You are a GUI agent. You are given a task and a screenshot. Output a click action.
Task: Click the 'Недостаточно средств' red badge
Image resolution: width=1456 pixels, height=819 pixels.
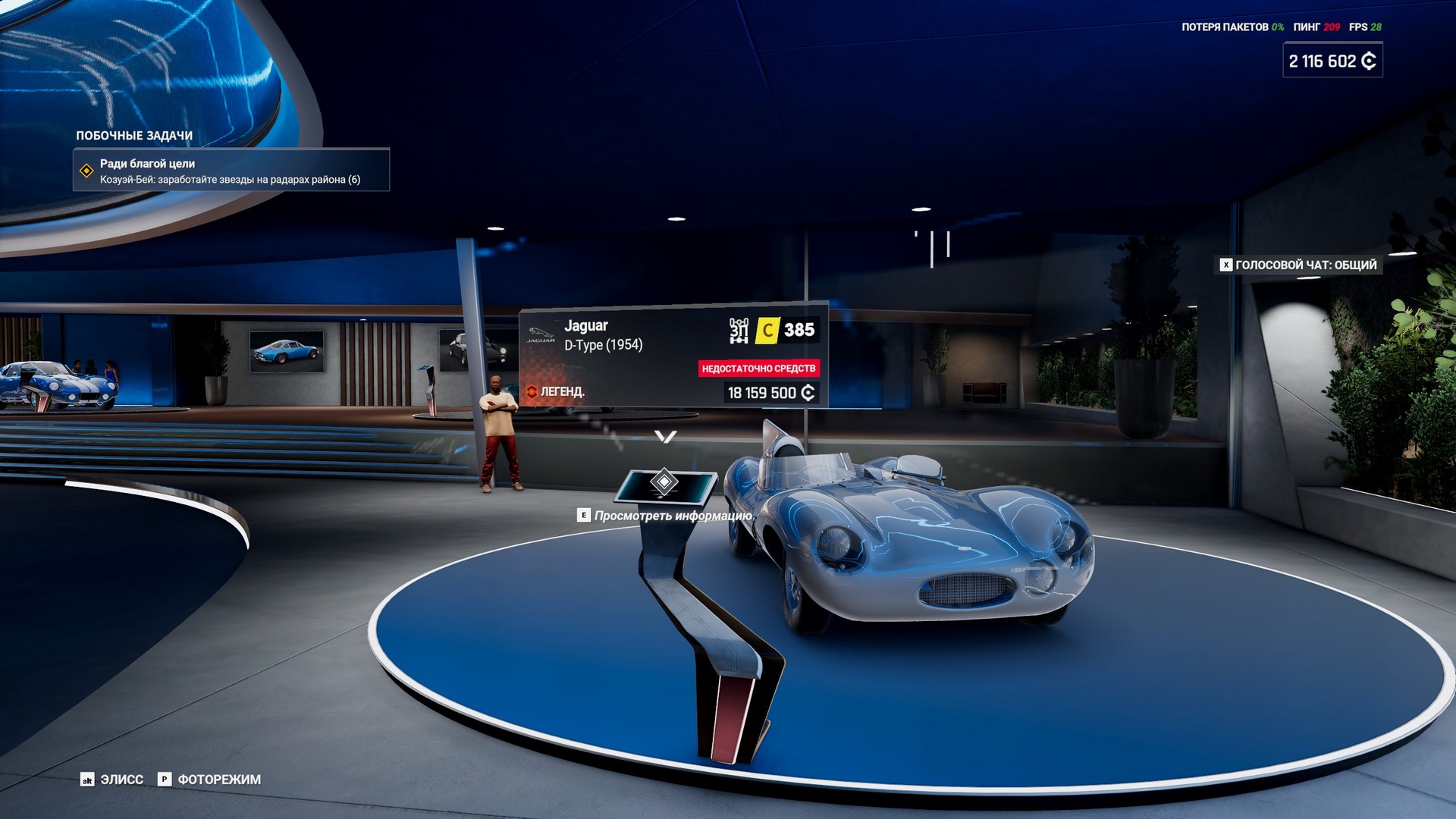coord(758,369)
